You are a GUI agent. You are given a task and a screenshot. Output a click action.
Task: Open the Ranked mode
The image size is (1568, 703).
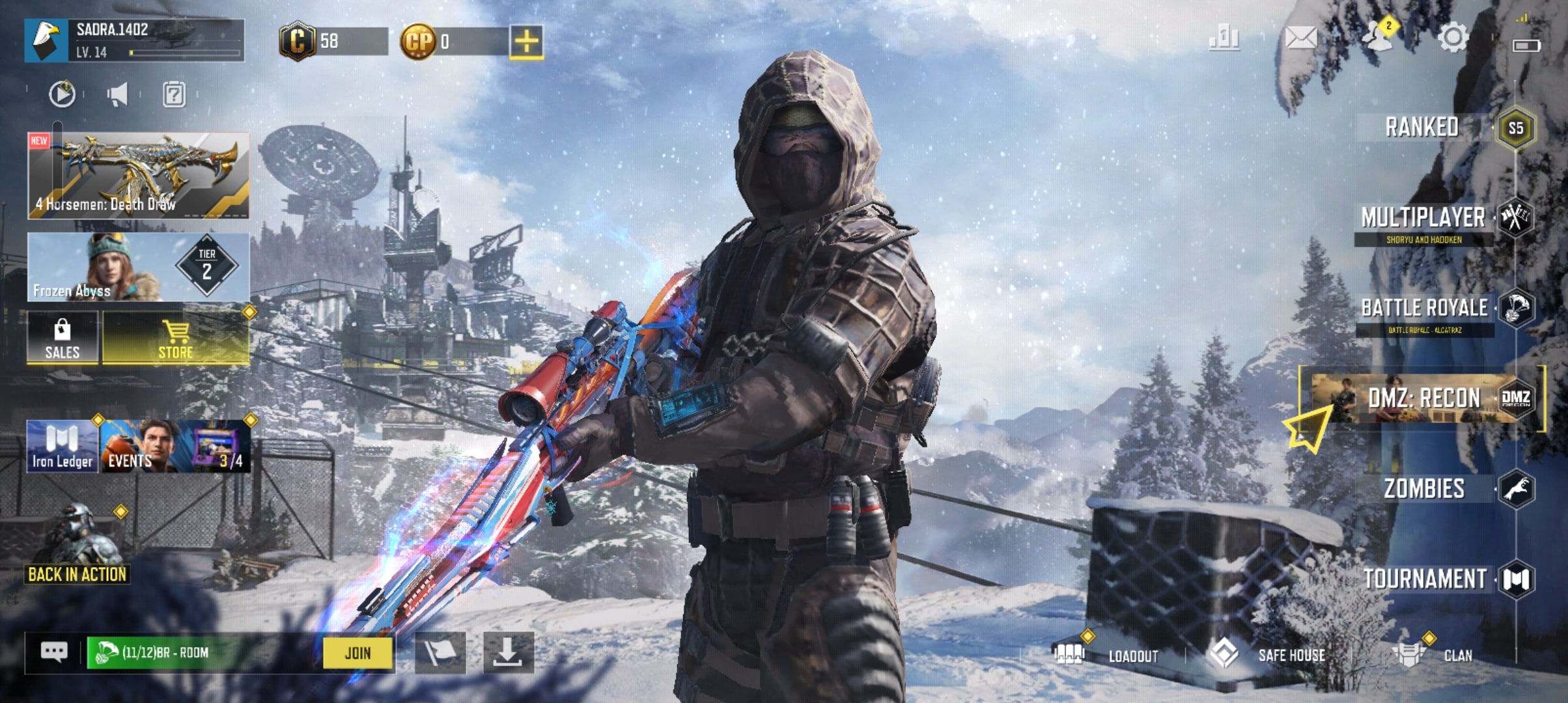point(1422,128)
